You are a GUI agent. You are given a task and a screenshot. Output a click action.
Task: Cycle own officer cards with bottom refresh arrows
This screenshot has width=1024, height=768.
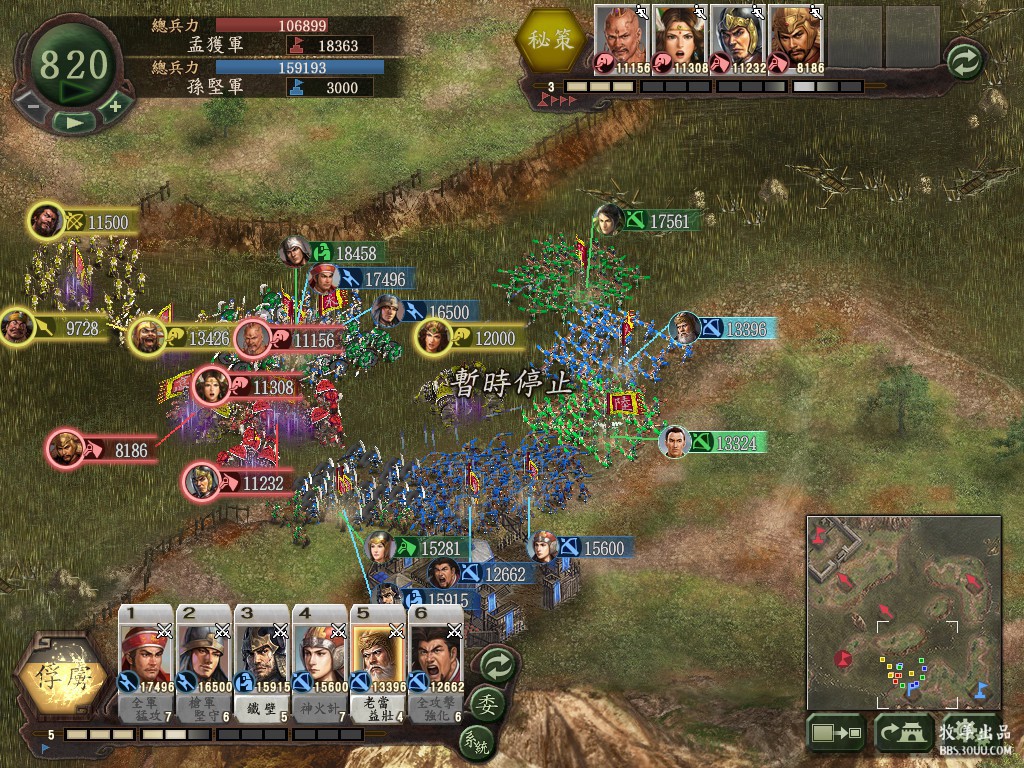[497, 663]
